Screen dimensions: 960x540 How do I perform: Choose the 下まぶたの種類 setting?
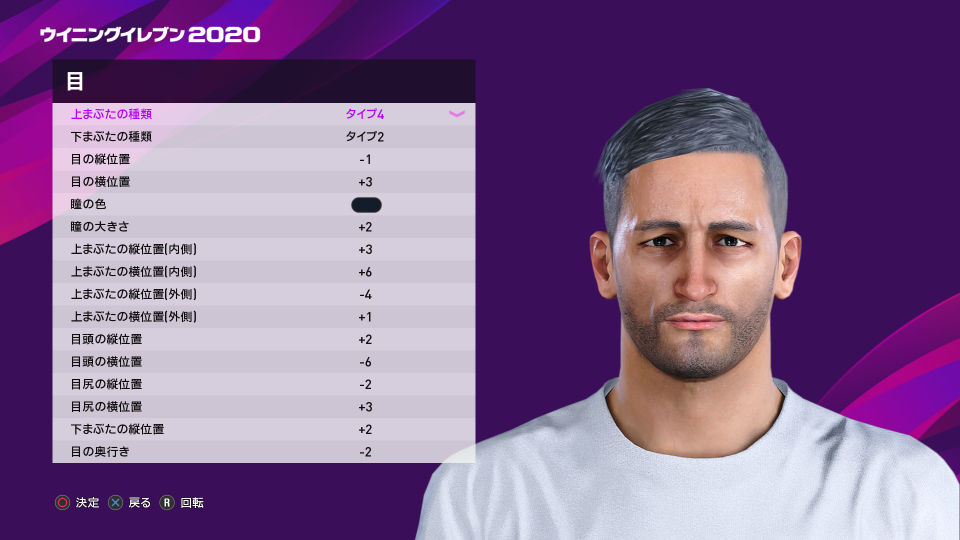[263, 136]
